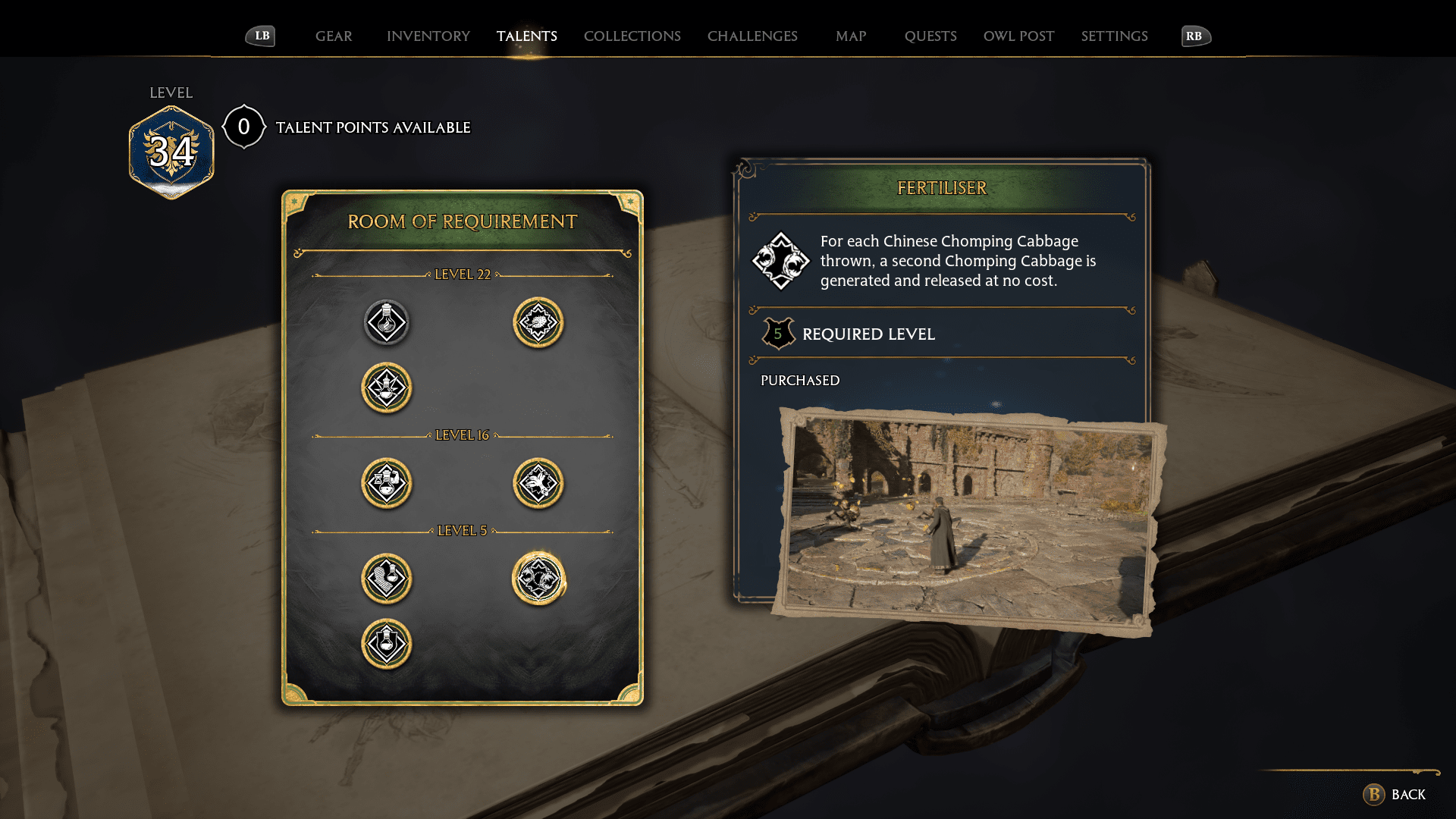Select the greyed-out potion talent under Level 22
Image resolution: width=1456 pixels, height=819 pixels.
(387, 322)
